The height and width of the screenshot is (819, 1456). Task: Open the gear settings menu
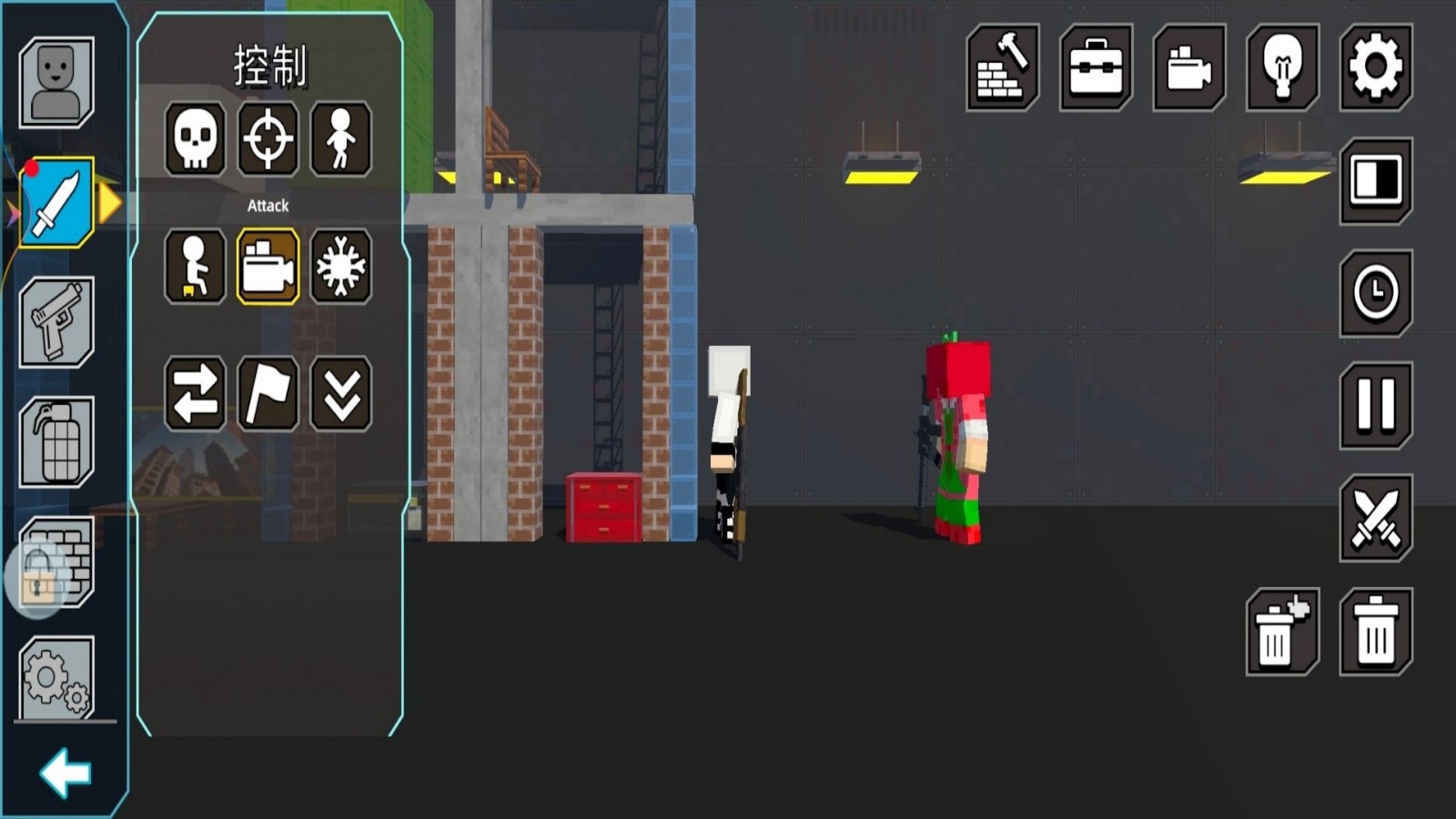click(x=1375, y=68)
